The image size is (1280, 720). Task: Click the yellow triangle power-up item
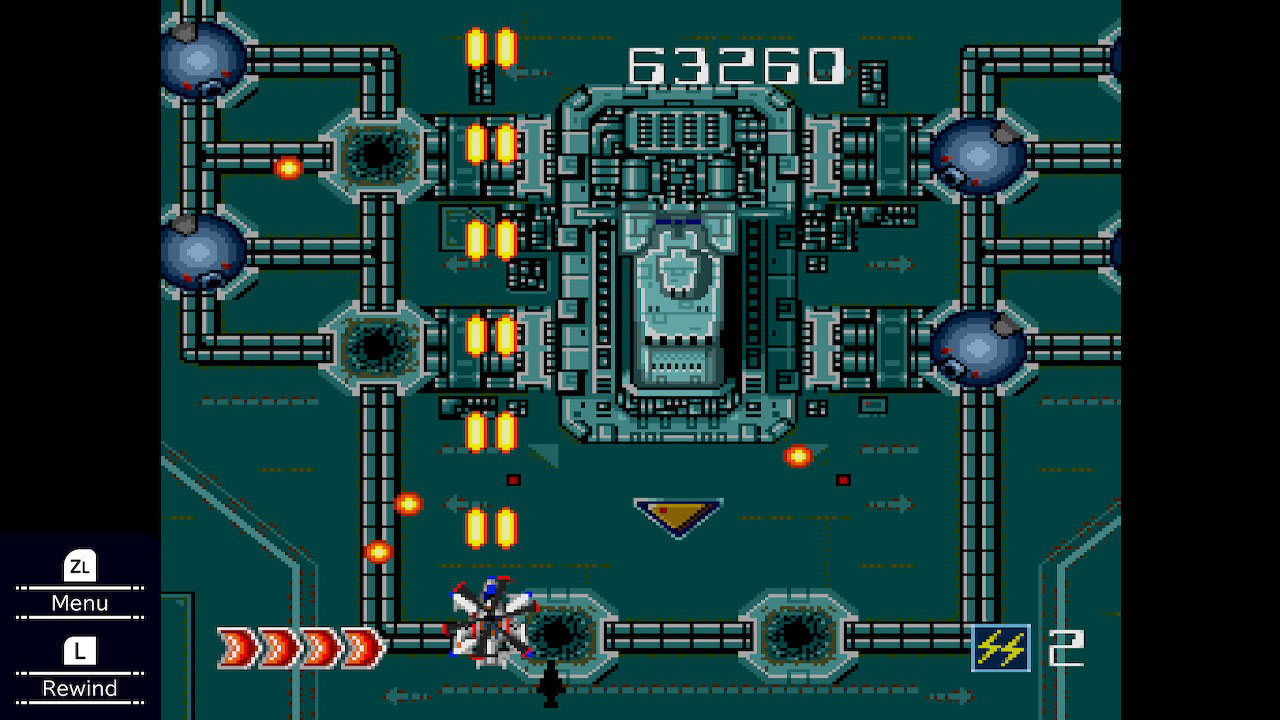[x=678, y=513]
